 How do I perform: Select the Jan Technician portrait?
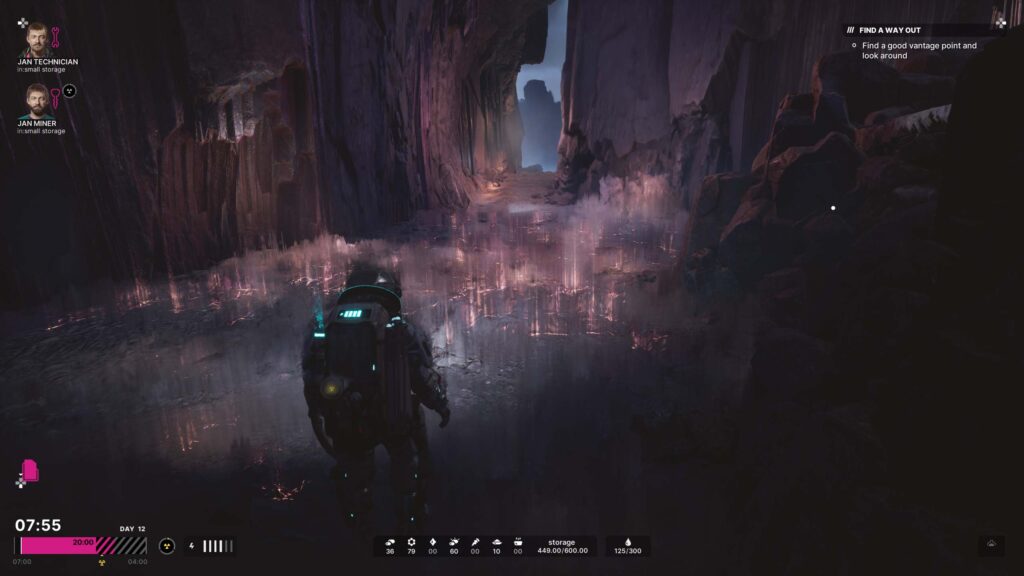pyautogui.click(x=37, y=39)
